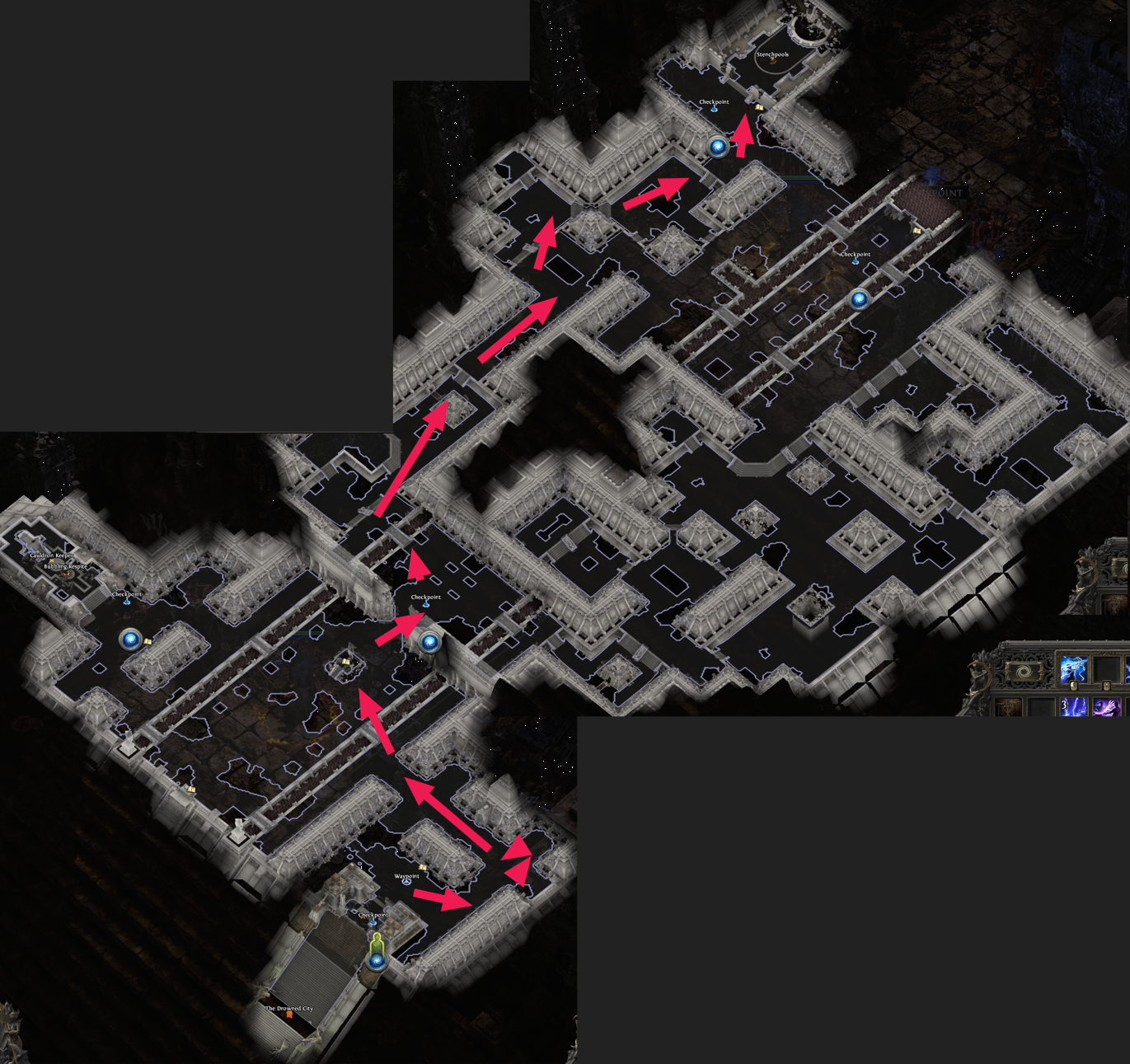Click the Cauldron Keeper map label

[51, 555]
